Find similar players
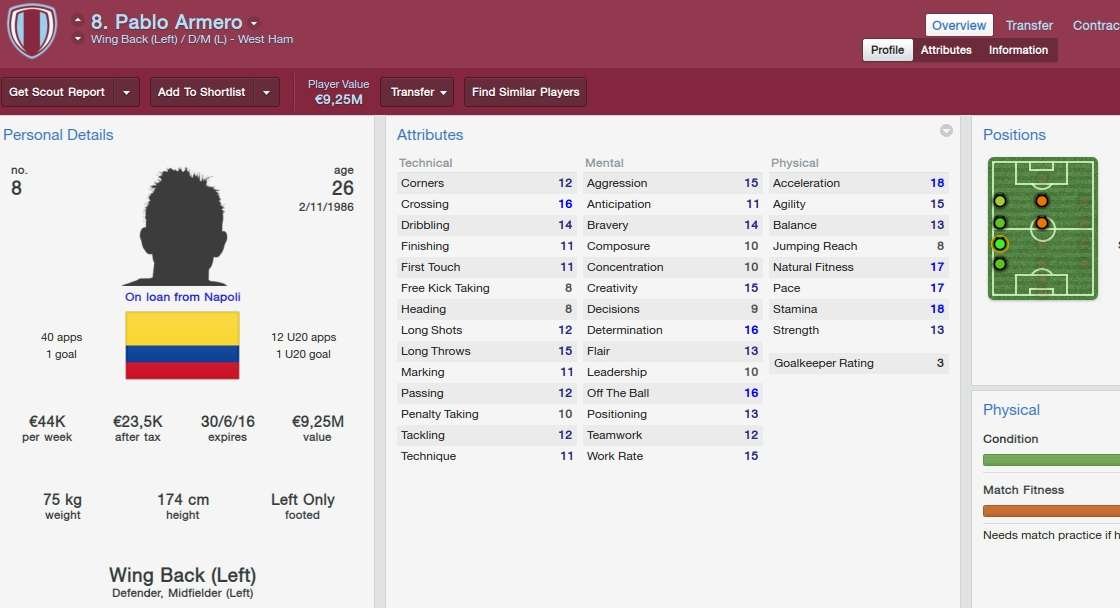 coord(525,92)
